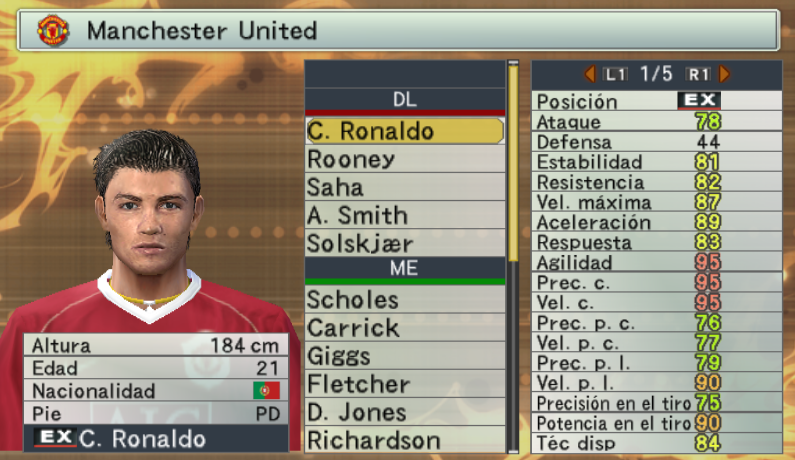Go to previous stats page arrow
This screenshot has height=460, width=795.
pos(590,74)
